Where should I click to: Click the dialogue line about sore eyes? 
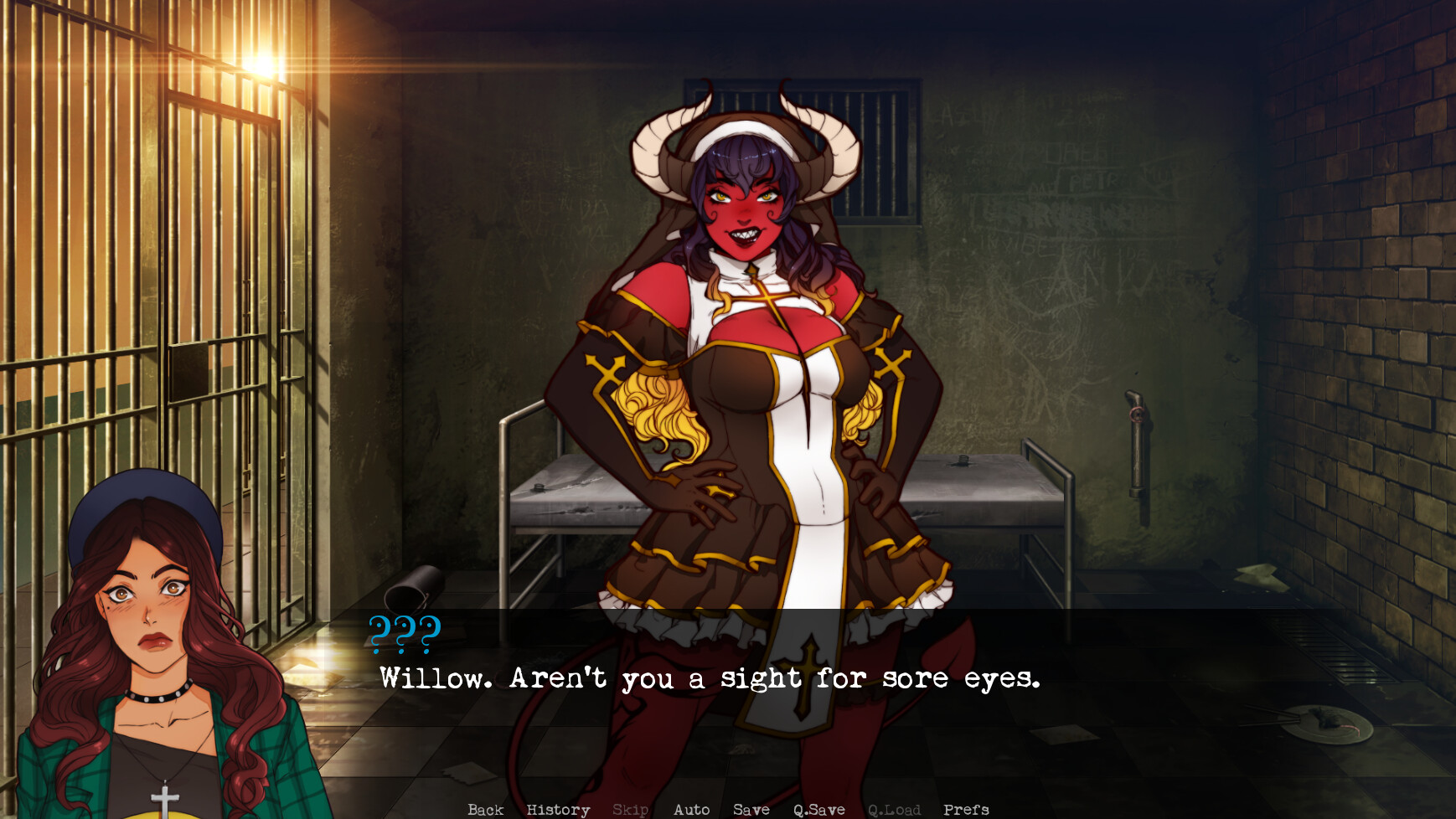click(709, 678)
